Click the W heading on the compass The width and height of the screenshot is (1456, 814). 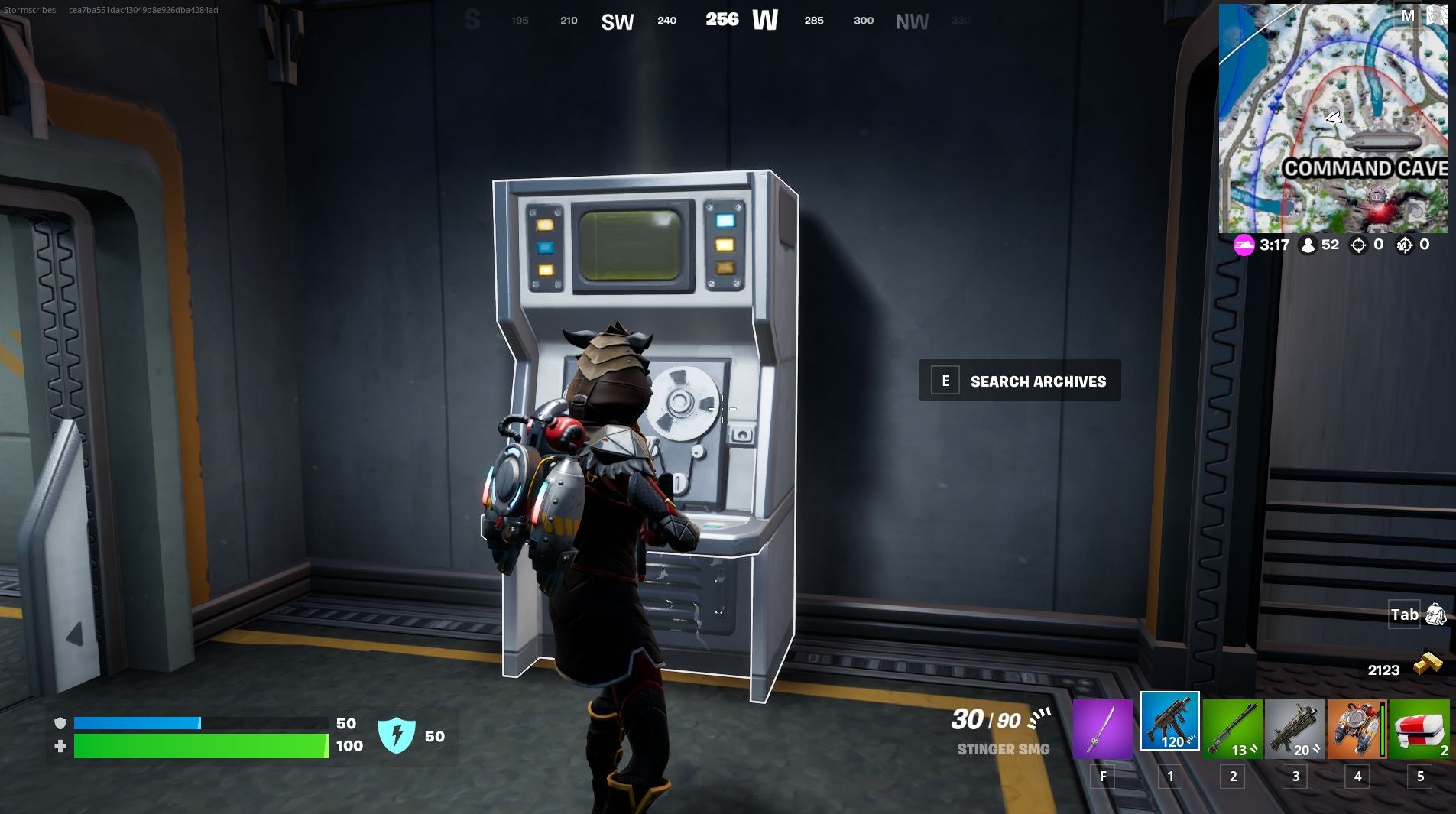pos(765,20)
